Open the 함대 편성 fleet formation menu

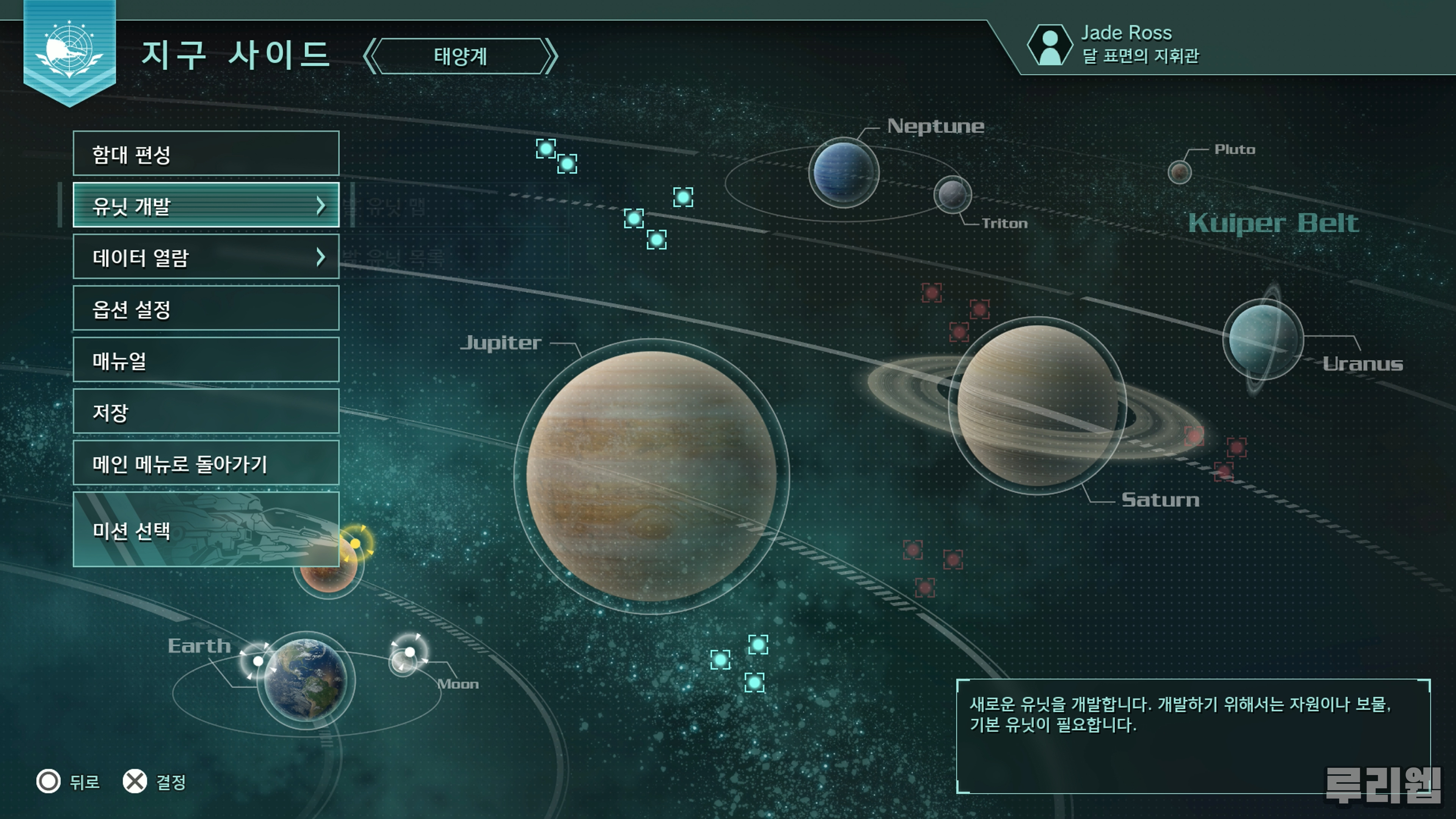pos(206,154)
